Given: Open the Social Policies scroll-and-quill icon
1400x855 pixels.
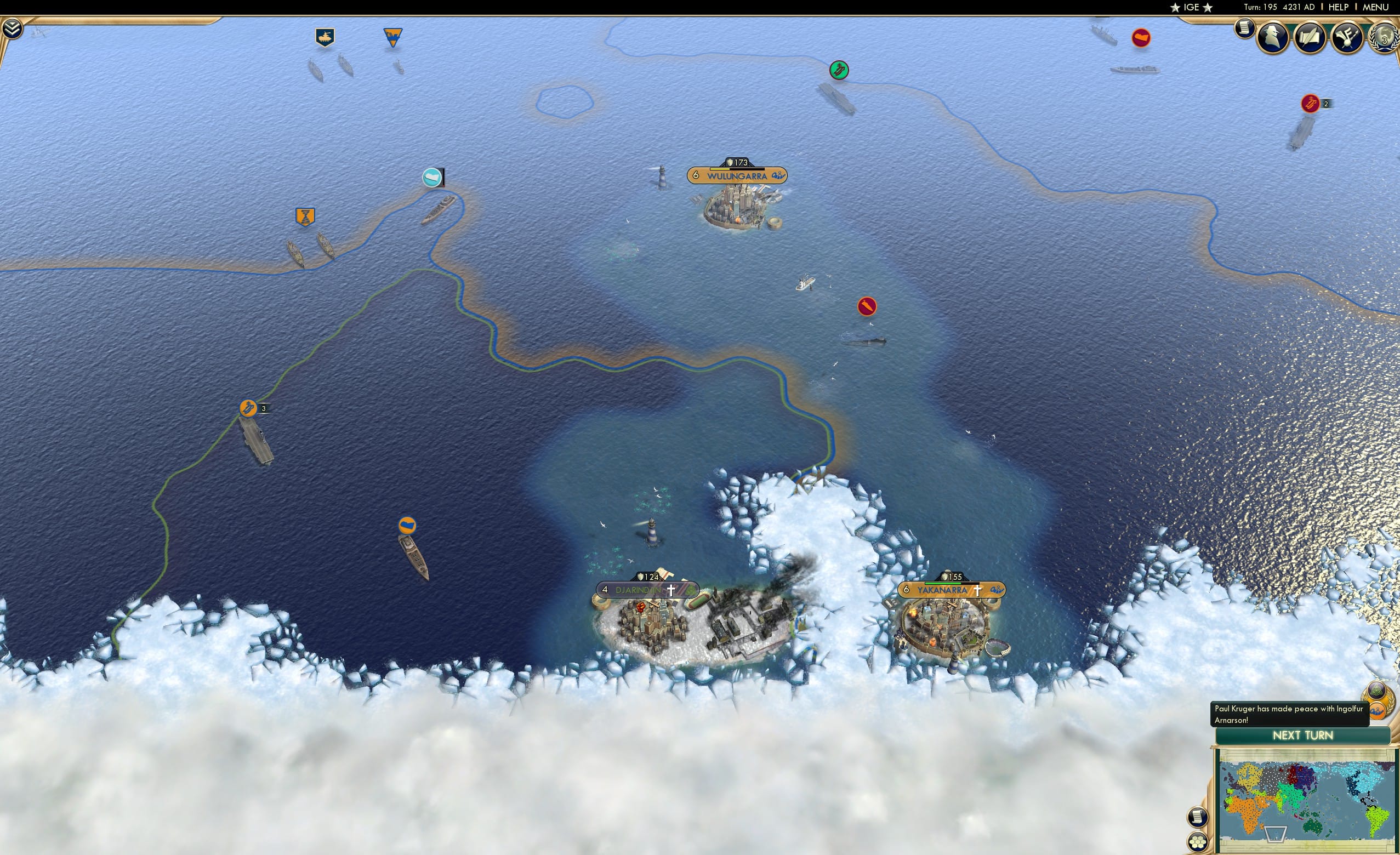Looking at the screenshot, I should coord(1312,37).
